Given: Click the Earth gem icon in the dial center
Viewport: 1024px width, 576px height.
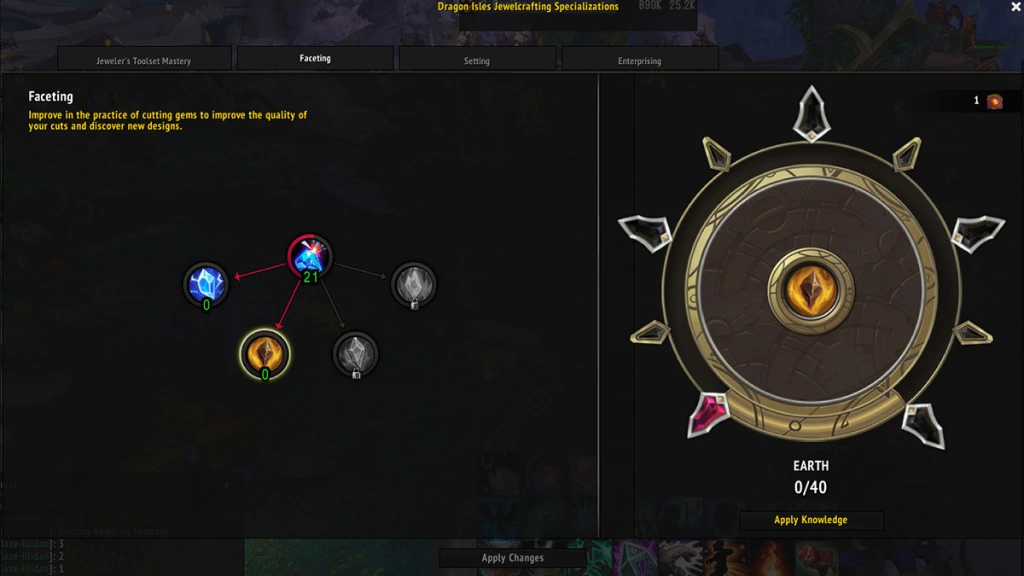Looking at the screenshot, I should click(811, 291).
